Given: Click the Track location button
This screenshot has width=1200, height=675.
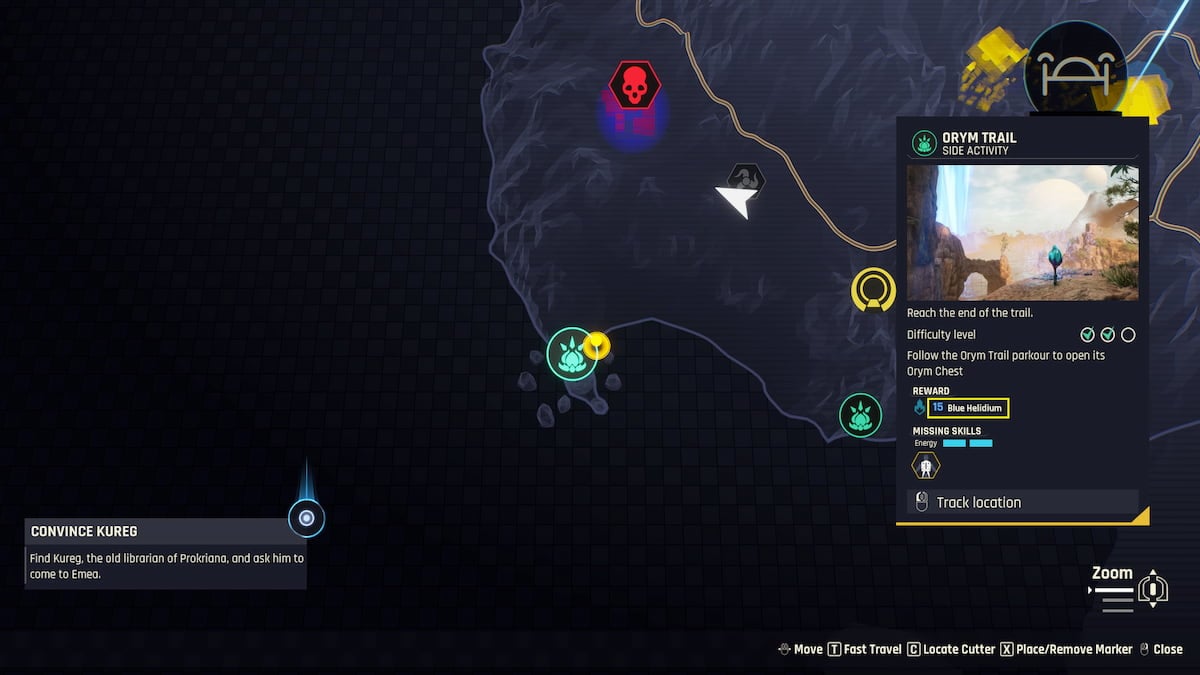Looking at the screenshot, I should (1022, 502).
